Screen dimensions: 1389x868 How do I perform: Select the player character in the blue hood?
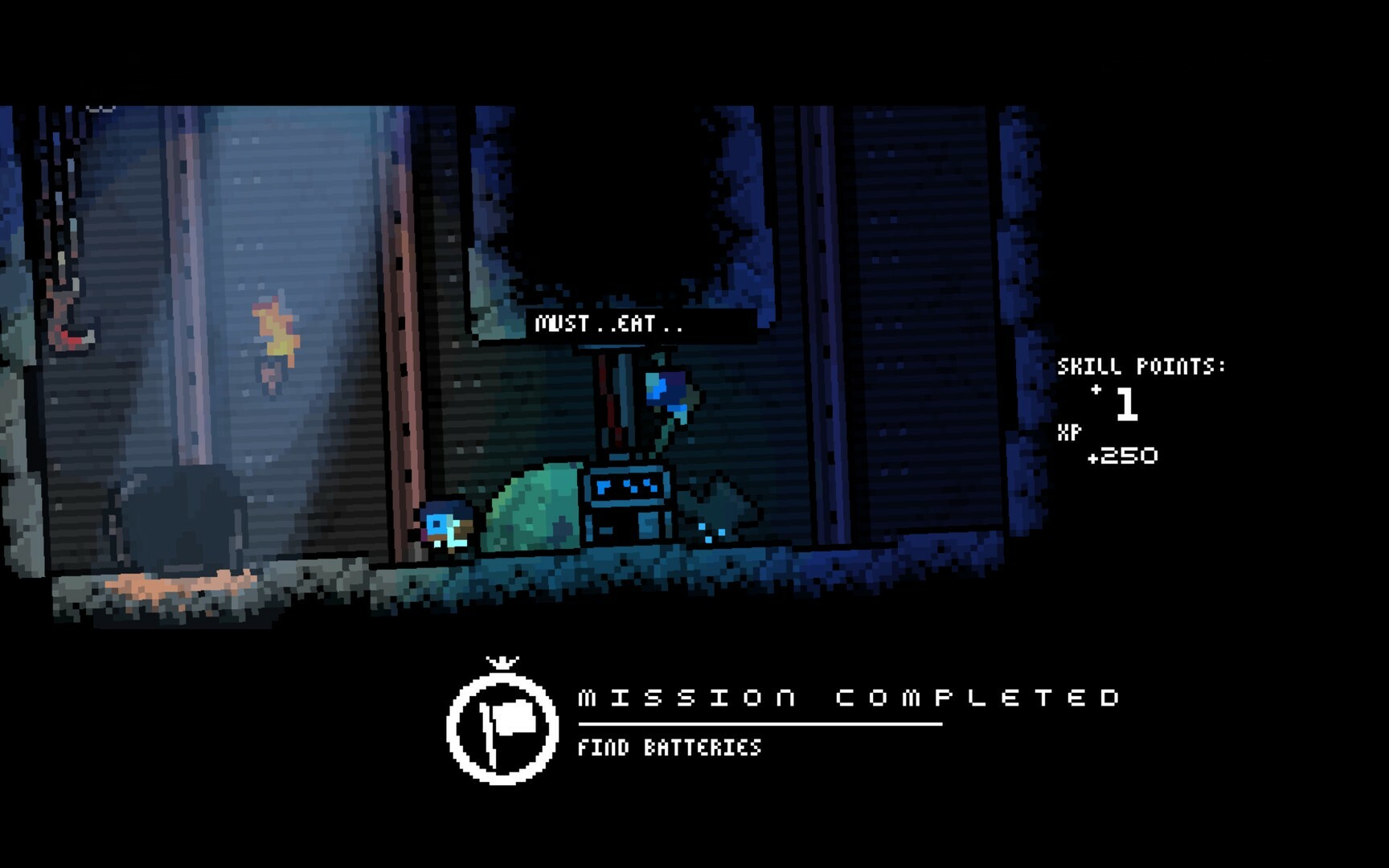(448, 526)
